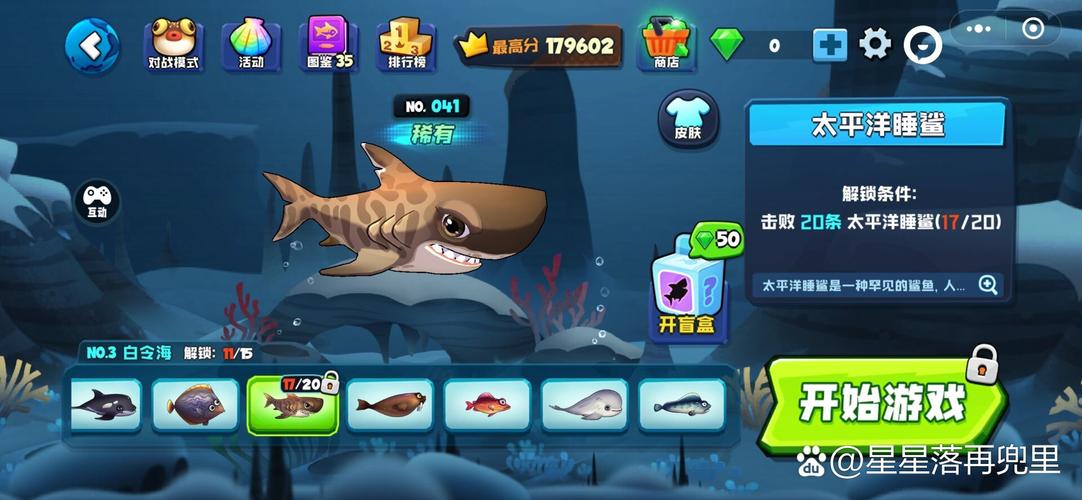Go back with the blue arrow button
1082x500 pixels.
92,44
